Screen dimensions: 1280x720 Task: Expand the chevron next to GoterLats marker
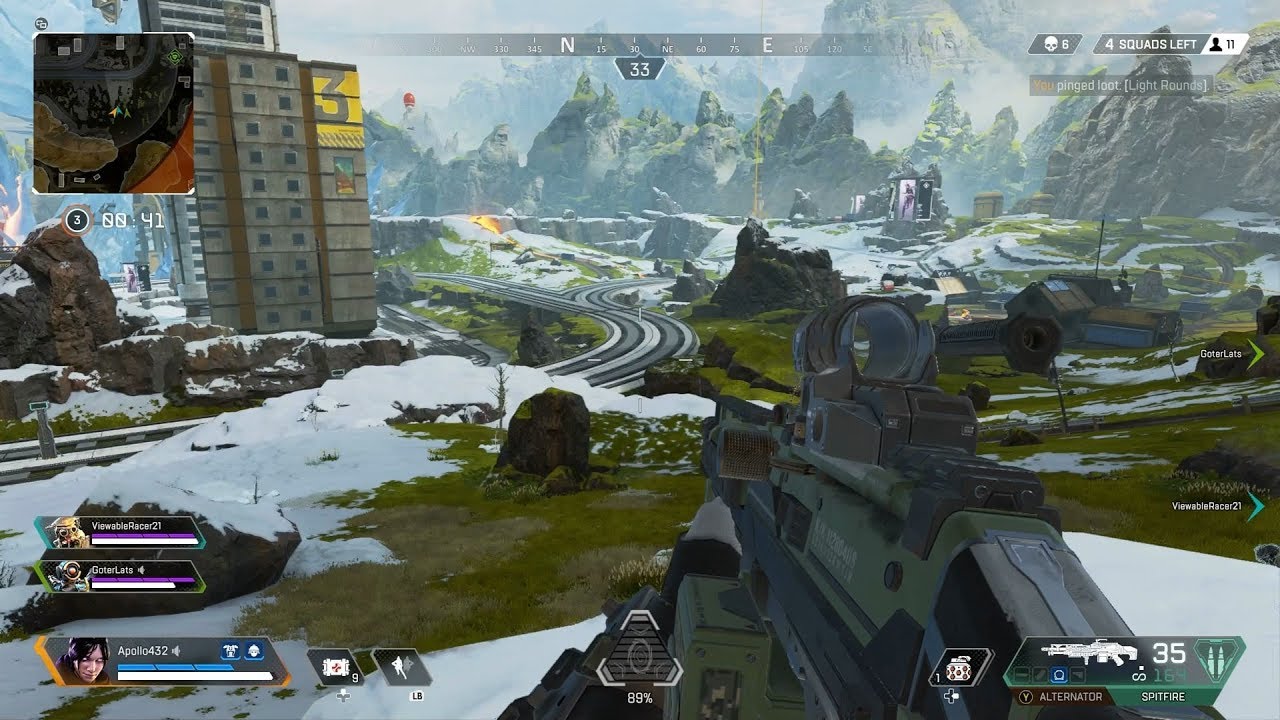point(1257,353)
